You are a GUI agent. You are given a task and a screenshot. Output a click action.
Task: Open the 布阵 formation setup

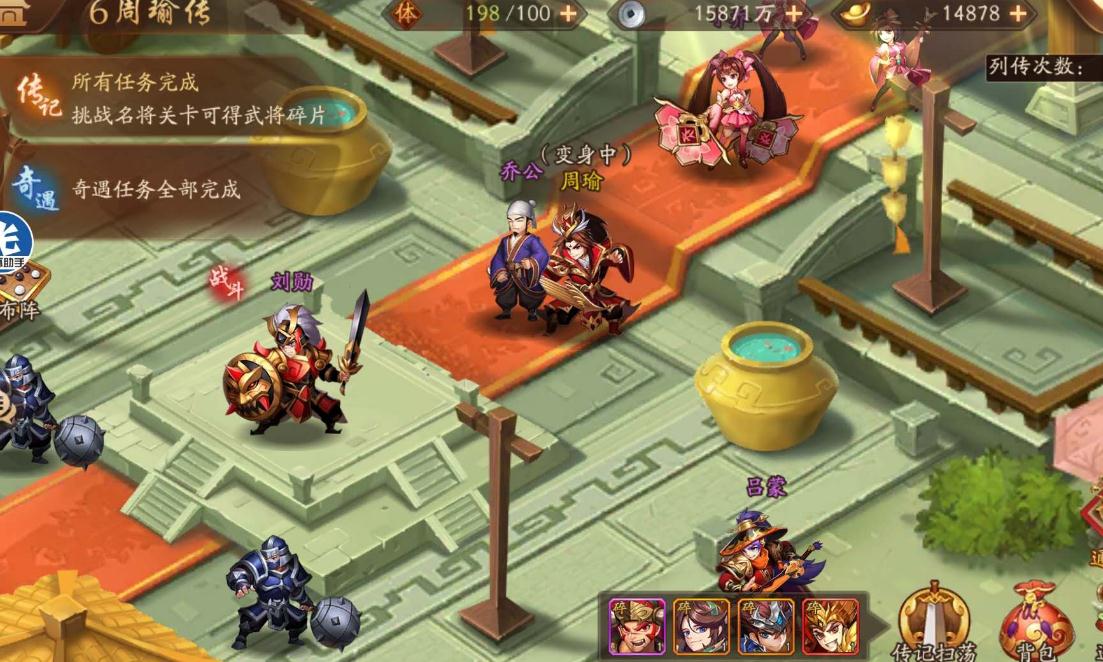pyautogui.click(x=22, y=288)
